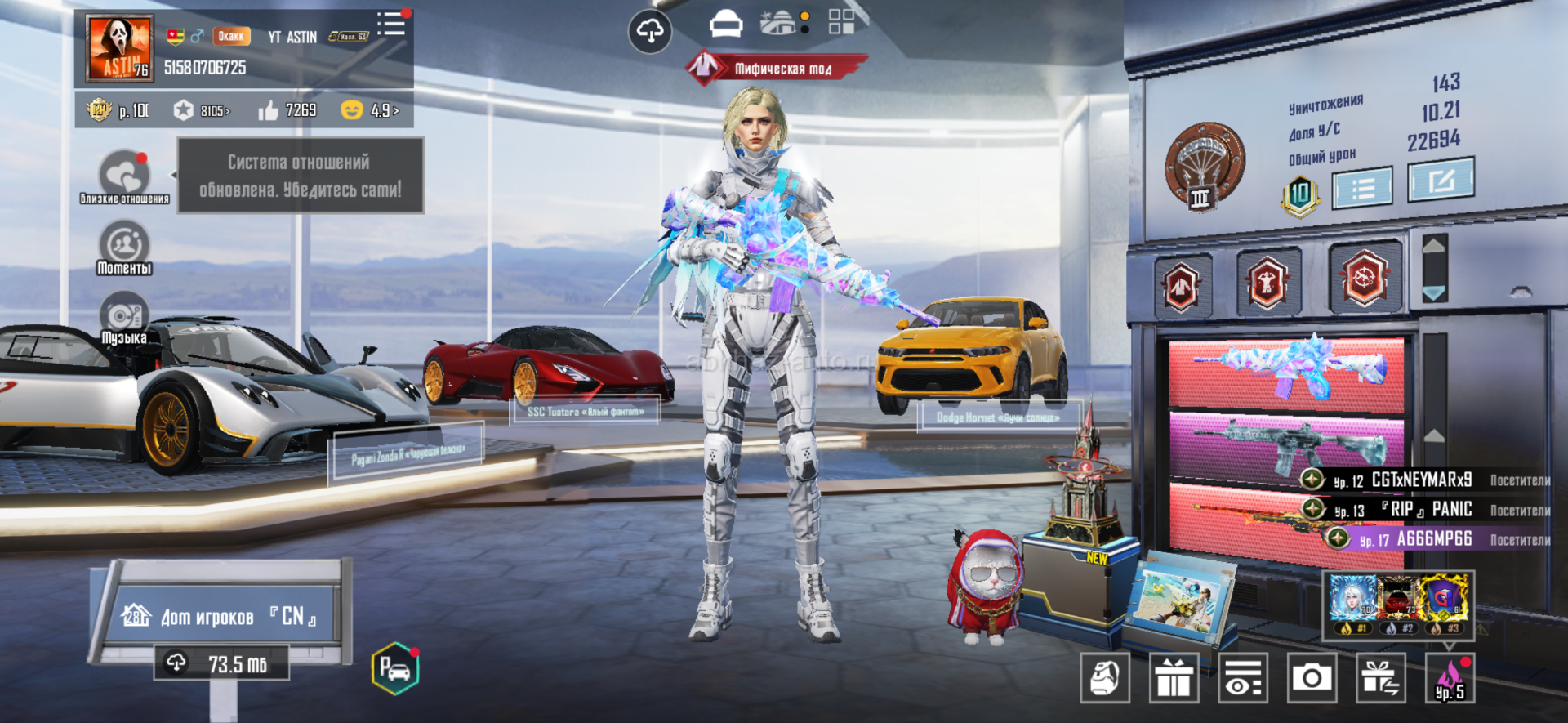Open the Мифическая мода banner

[x=777, y=69]
